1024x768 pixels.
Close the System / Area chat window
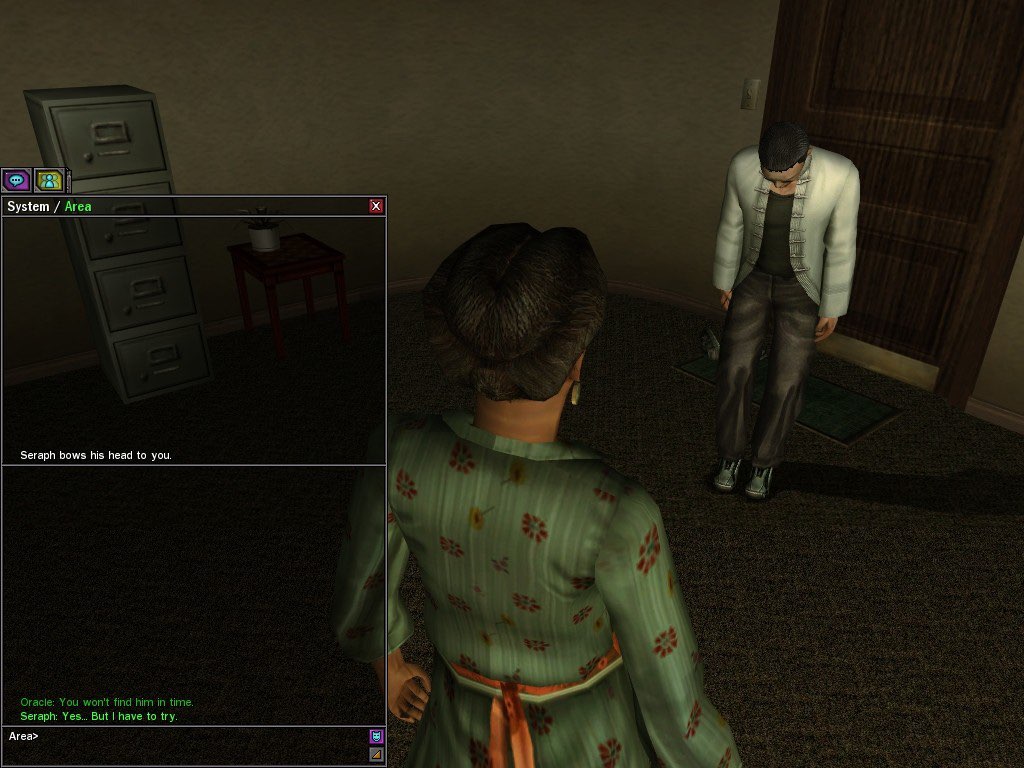pos(376,206)
